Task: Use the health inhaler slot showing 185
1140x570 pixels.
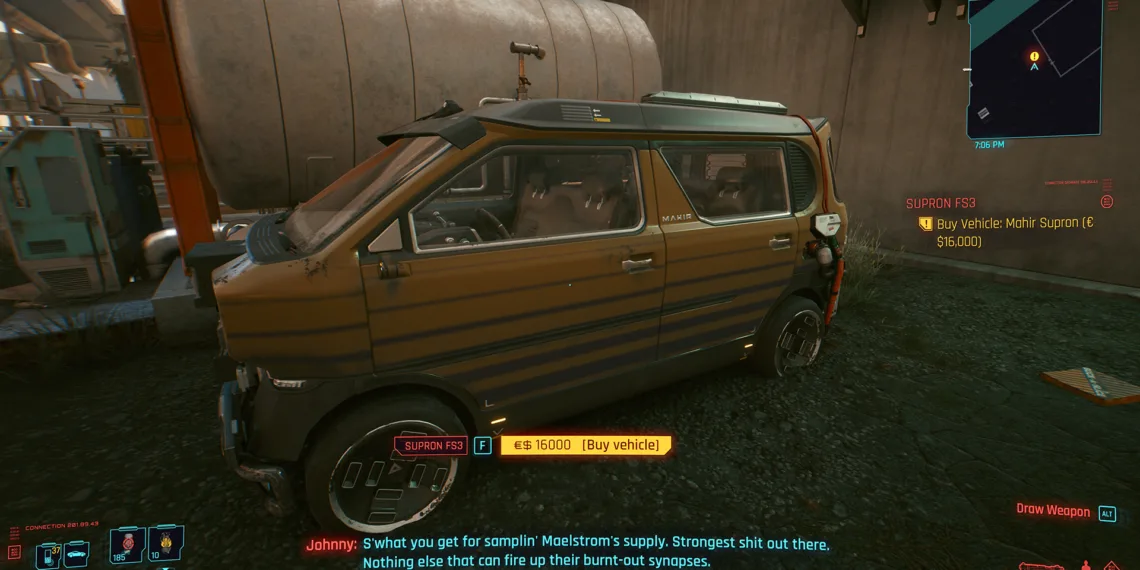Action: [x=127, y=545]
